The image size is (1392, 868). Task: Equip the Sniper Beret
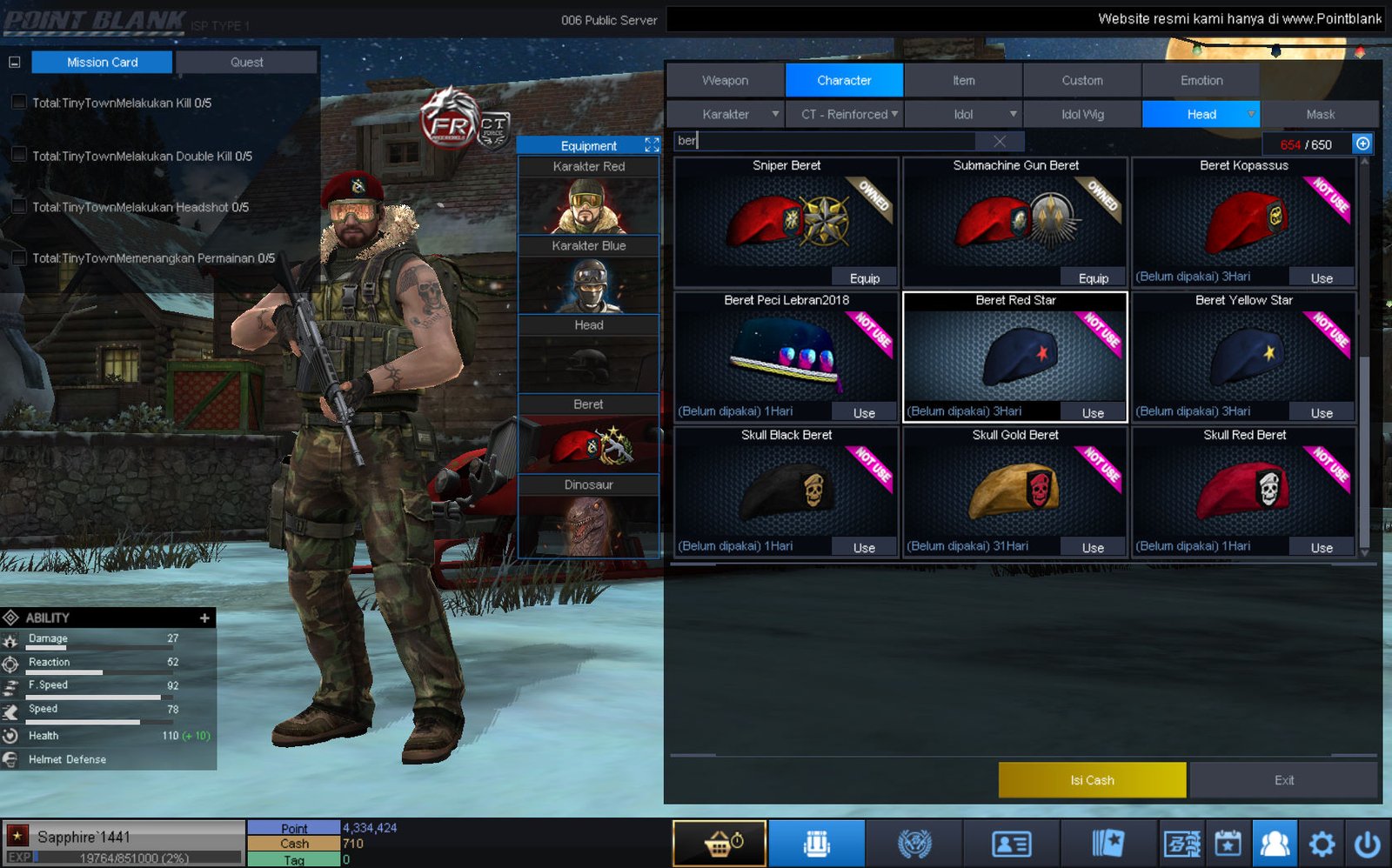coord(864,278)
